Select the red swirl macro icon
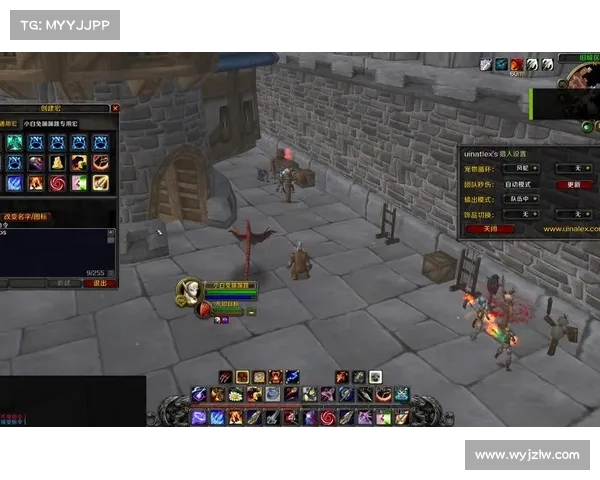 coord(57,183)
